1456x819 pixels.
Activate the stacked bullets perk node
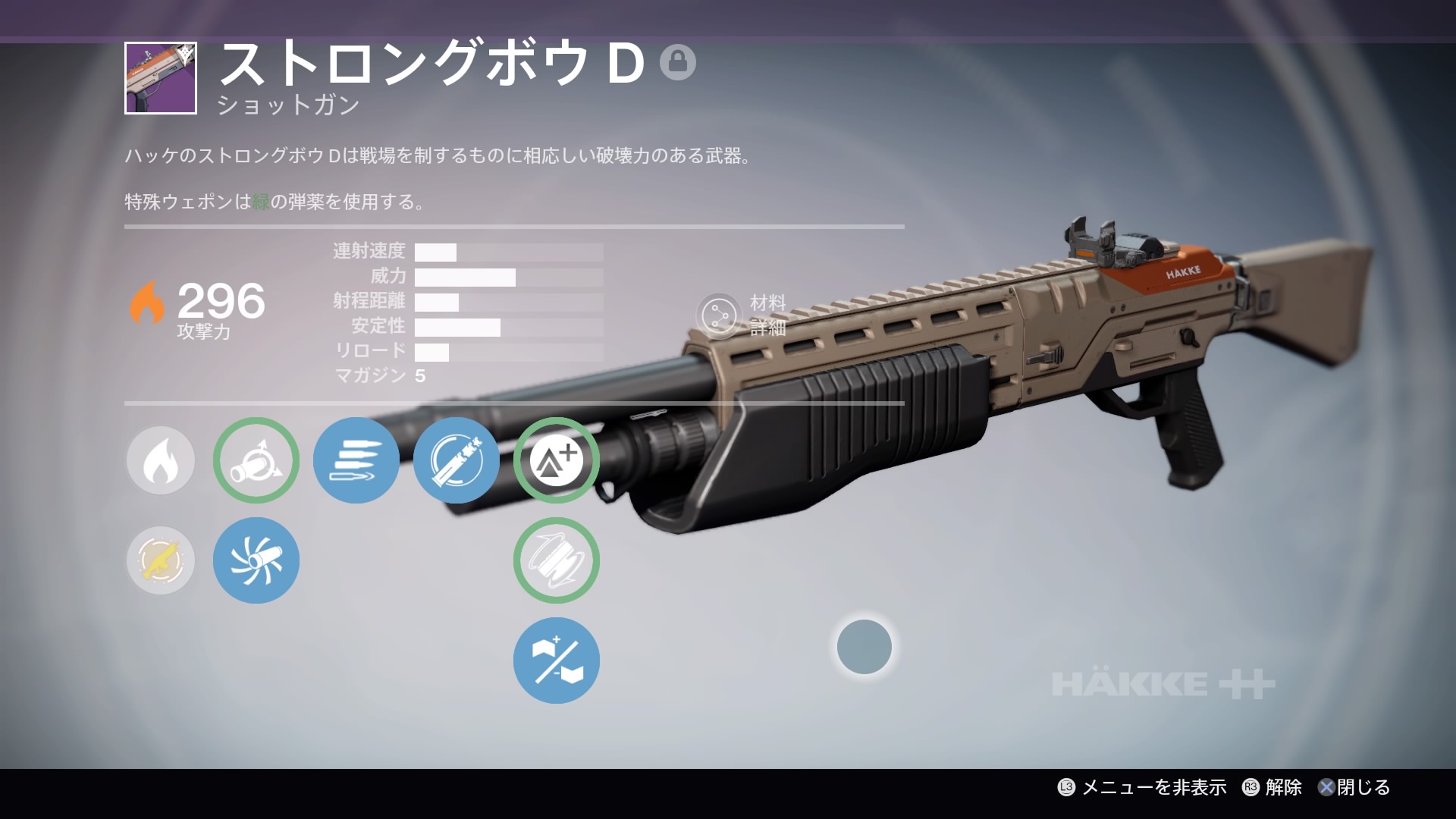[356, 460]
